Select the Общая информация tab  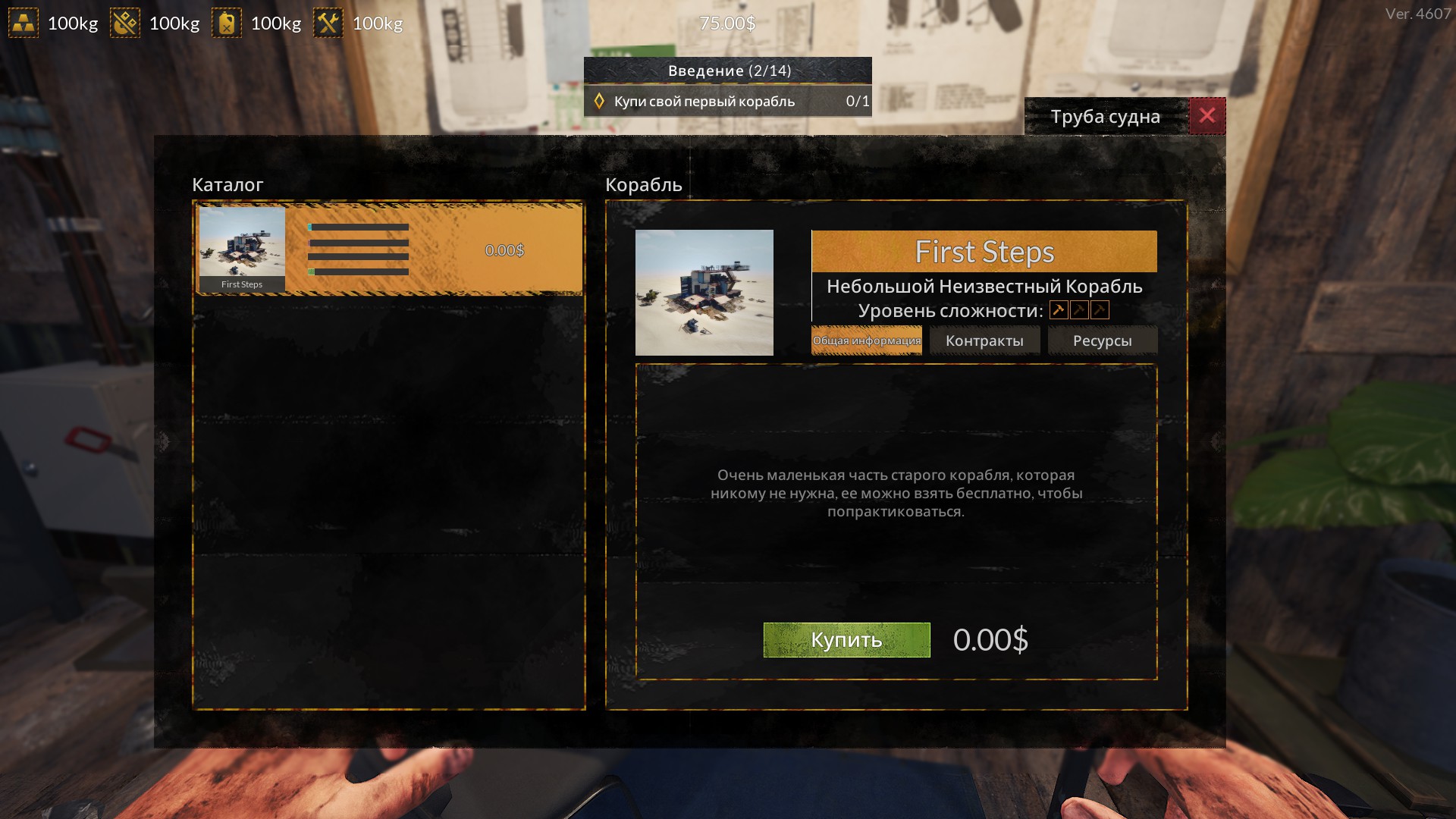pyautogui.click(x=866, y=341)
